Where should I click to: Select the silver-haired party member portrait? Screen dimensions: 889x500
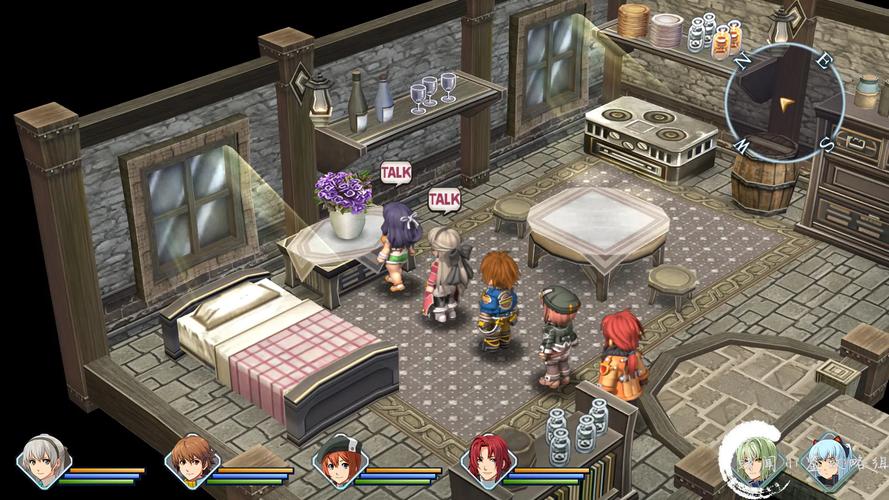[x=43, y=460]
